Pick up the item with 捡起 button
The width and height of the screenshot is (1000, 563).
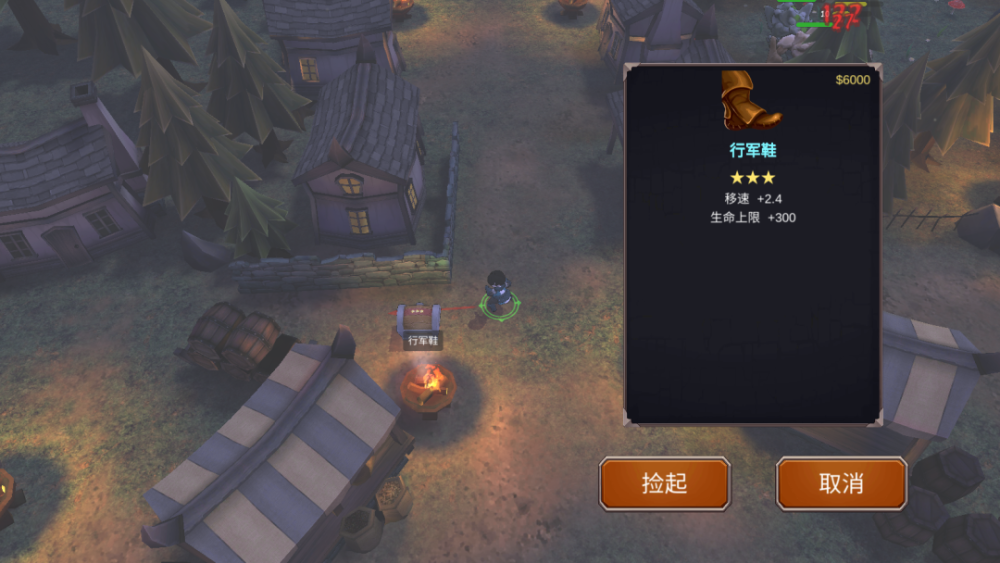pyautogui.click(x=664, y=484)
